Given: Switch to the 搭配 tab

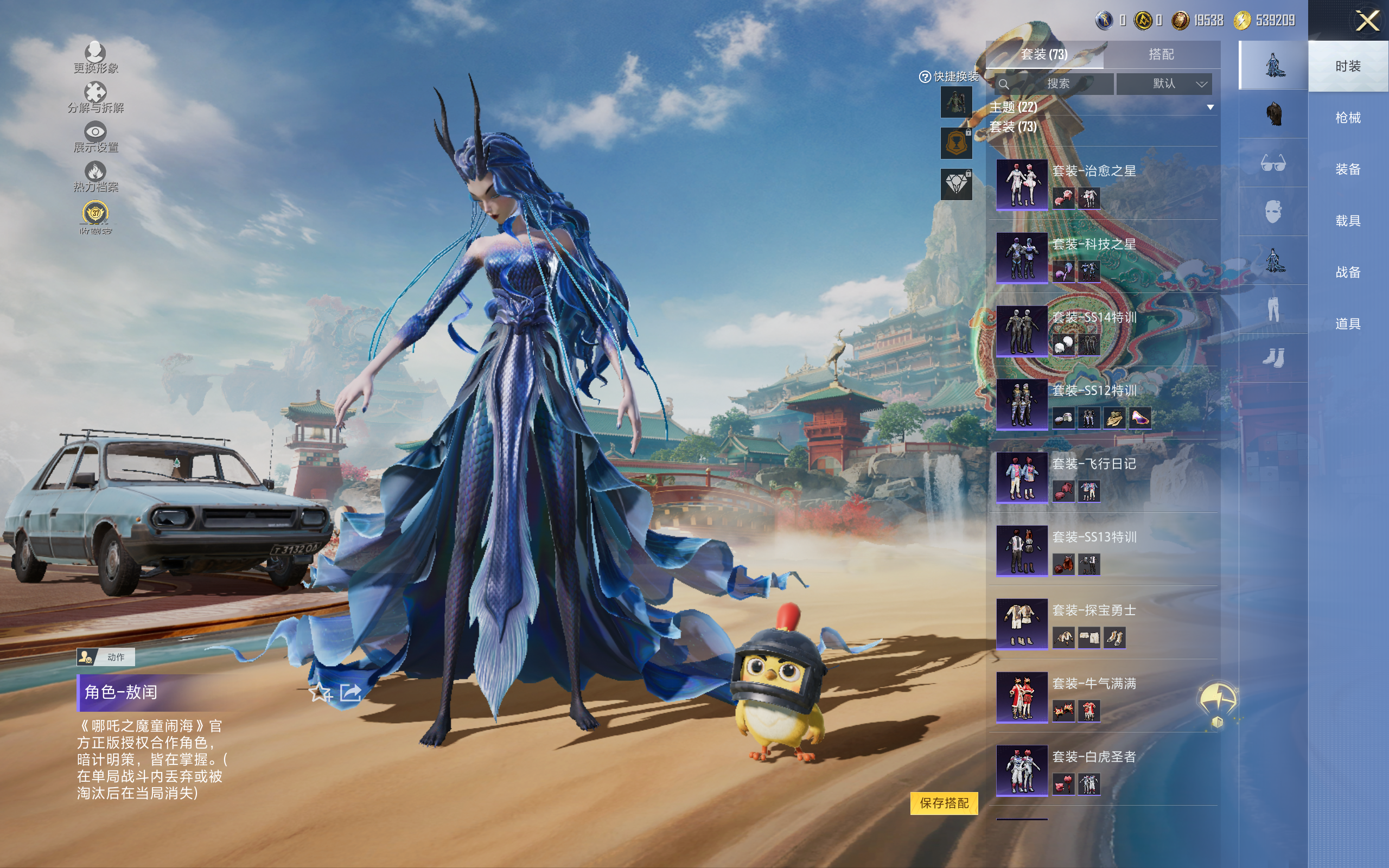Looking at the screenshot, I should (x=1161, y=55).
